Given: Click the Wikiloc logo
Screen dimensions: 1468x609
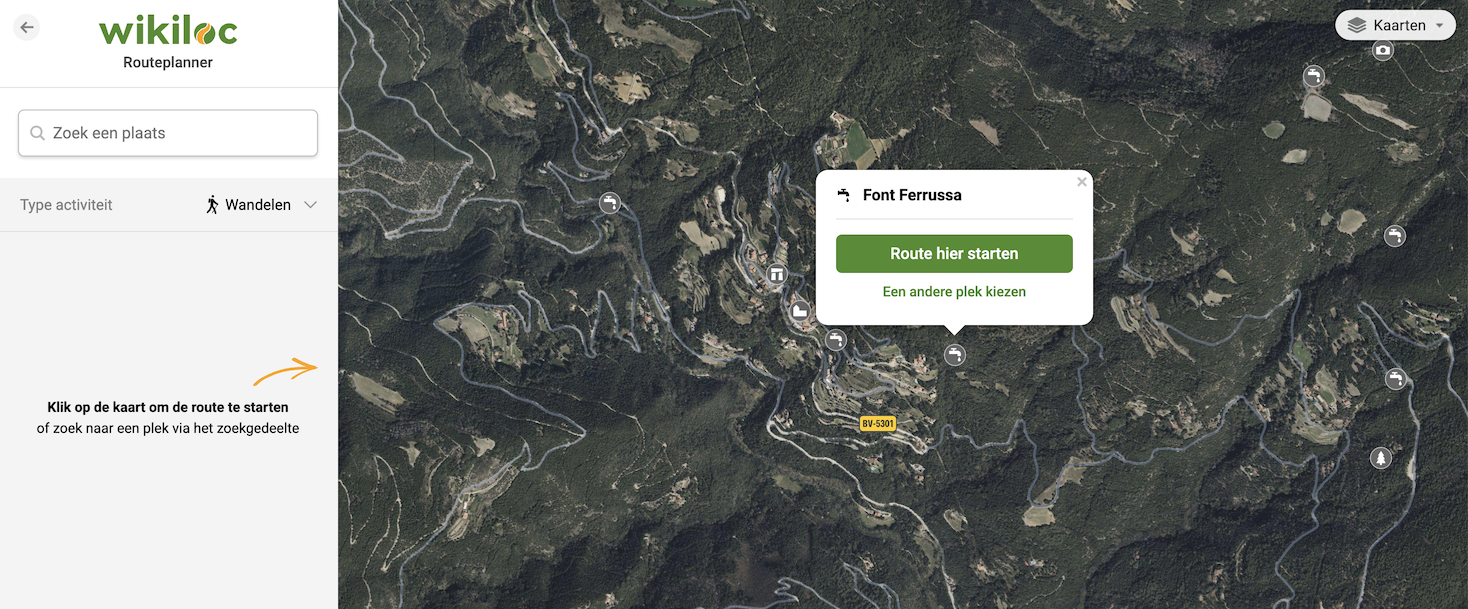Looking at the screenshot, I should [168, 31].
